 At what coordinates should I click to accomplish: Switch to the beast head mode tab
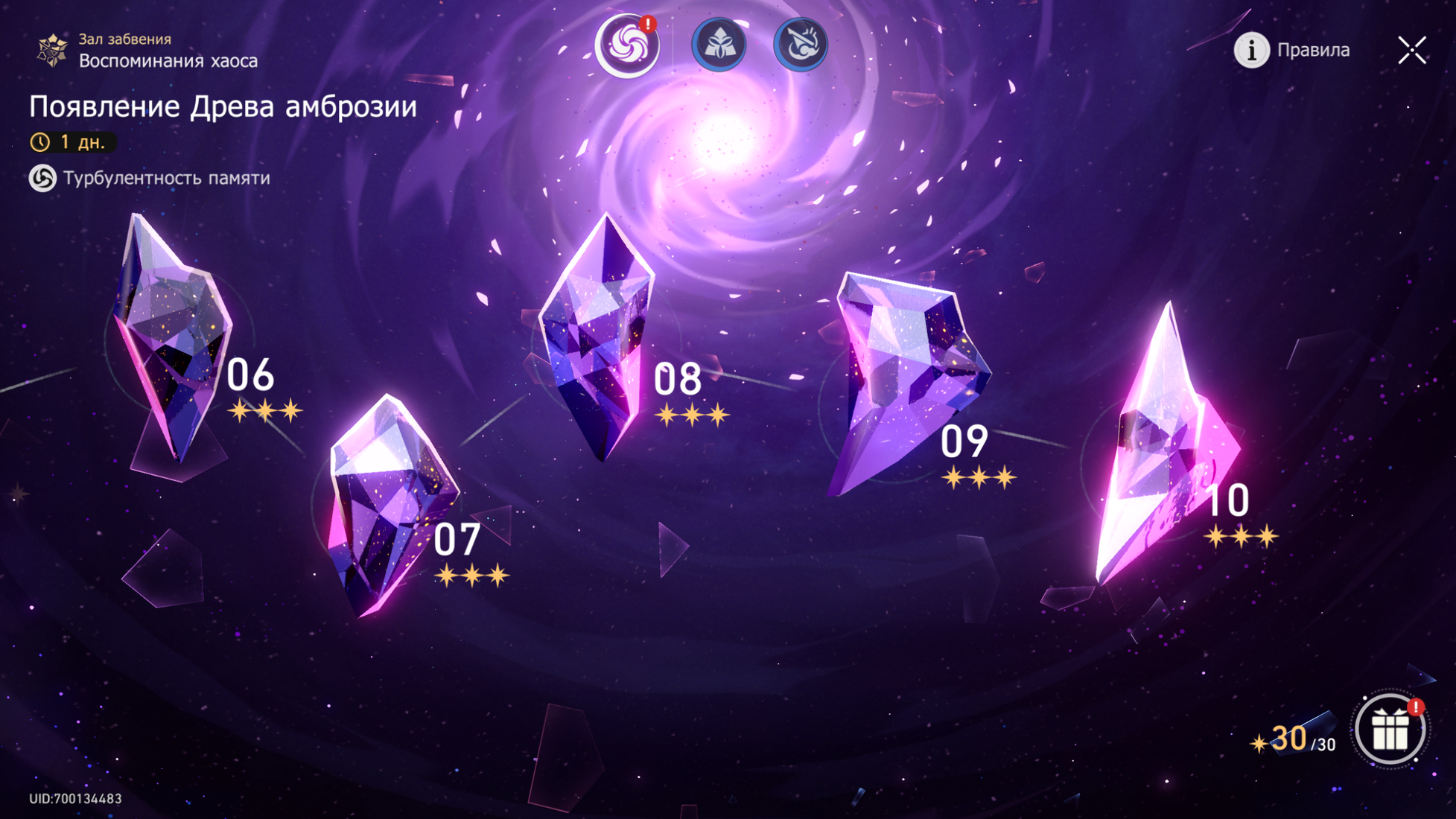tap(801, 45)
